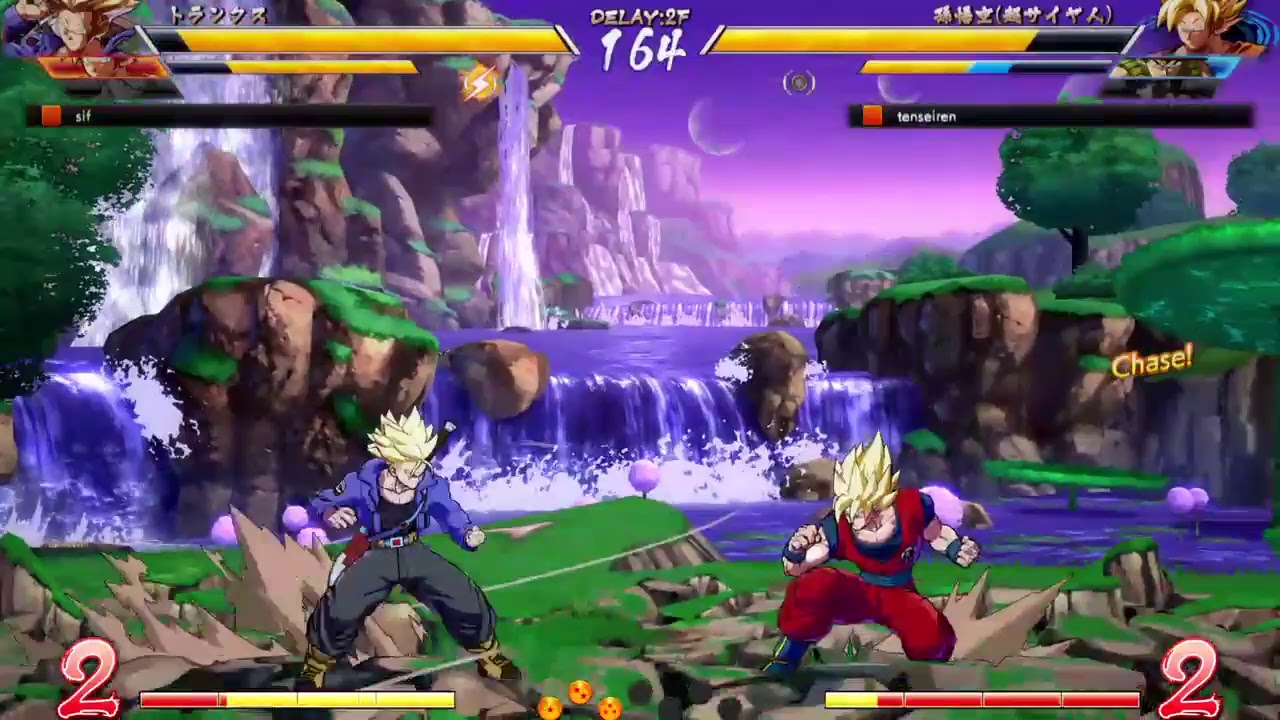The image size is (1280, 720).
Task: Select the nameplate showing tenseiren
Action: coord(928,117)
